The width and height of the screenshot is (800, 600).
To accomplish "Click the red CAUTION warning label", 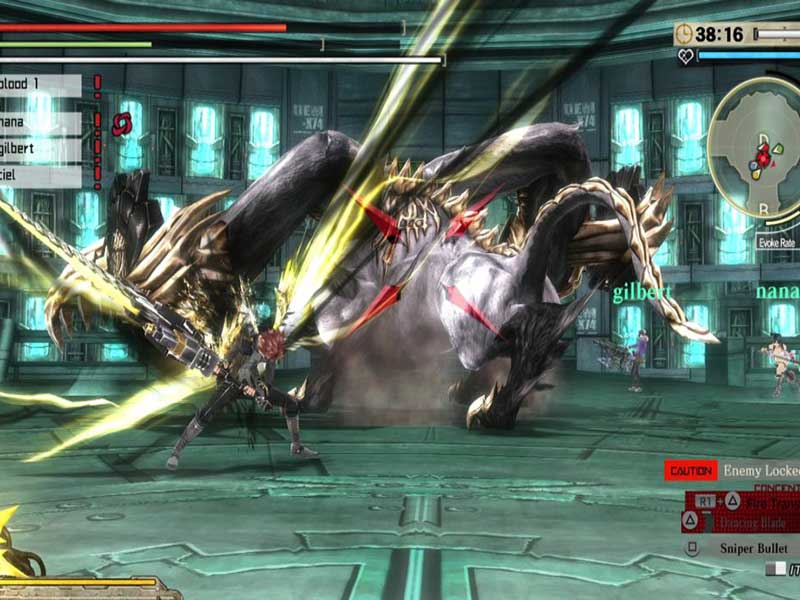I will (x=690, y=470).
